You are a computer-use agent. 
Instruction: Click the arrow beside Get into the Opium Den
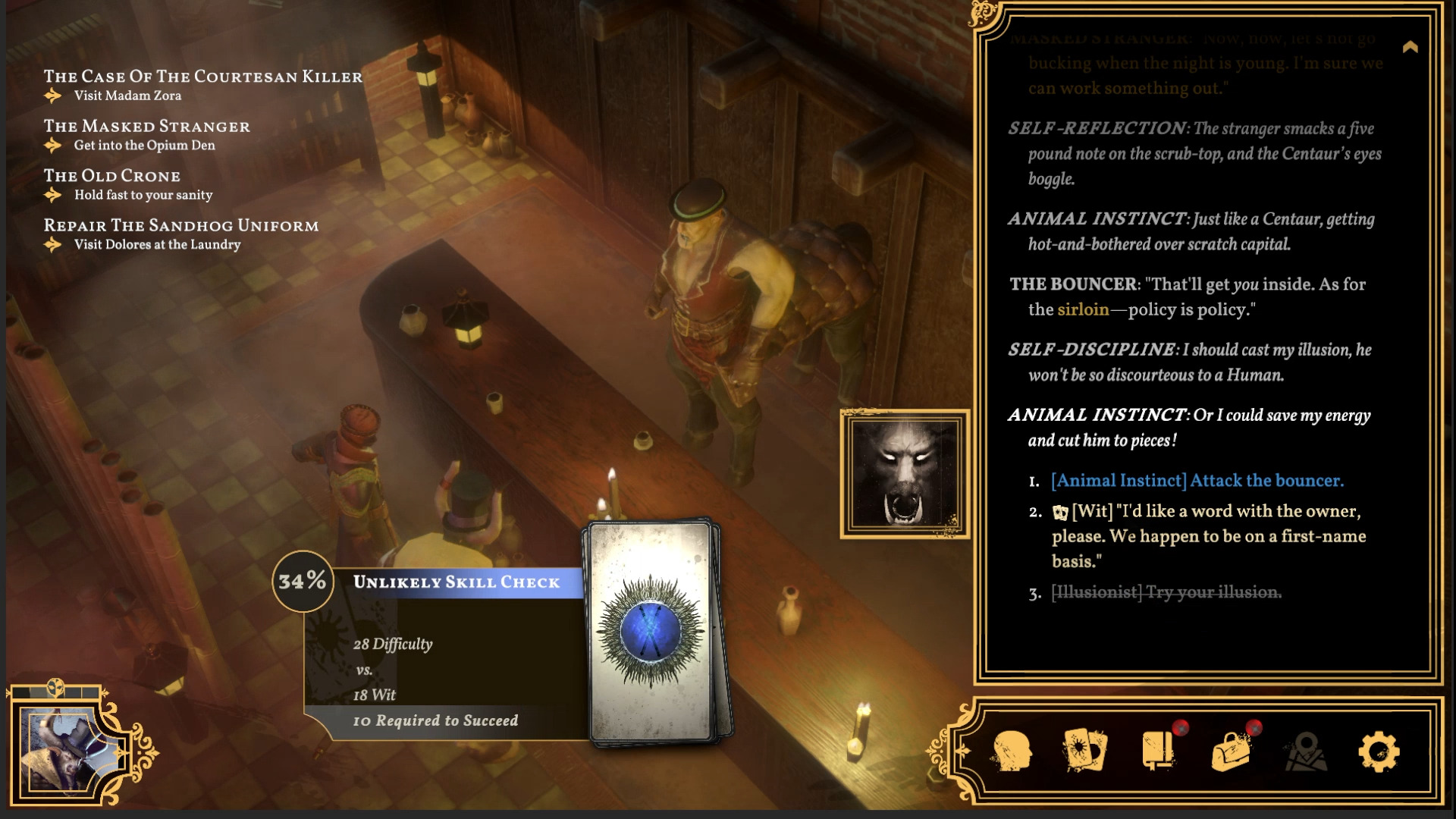tap(52, 144)
